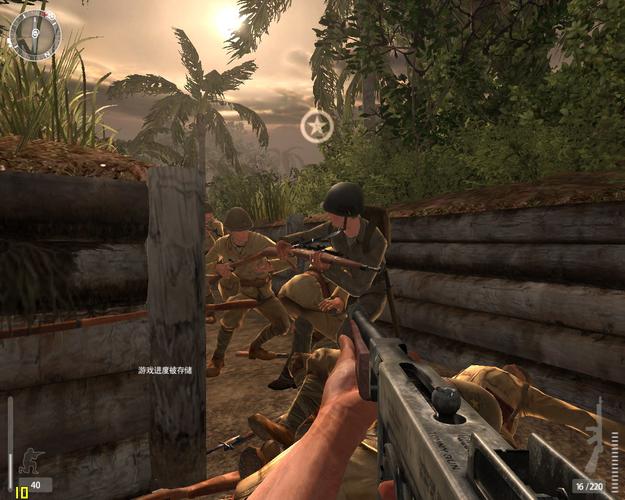
Task: Click the compass in the corner
Action: pos(35,35)
